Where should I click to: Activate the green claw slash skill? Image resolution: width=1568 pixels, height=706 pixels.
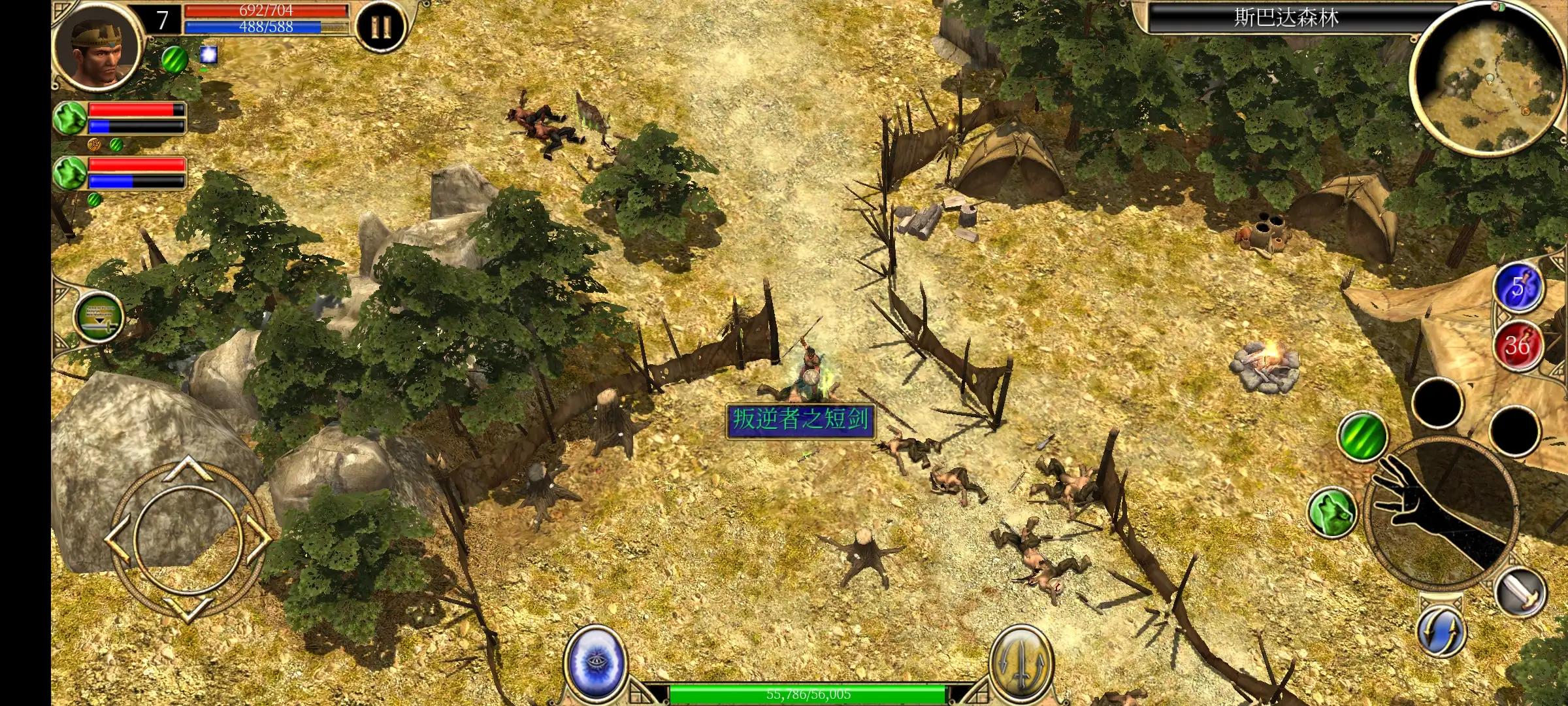click(1362, 435)
